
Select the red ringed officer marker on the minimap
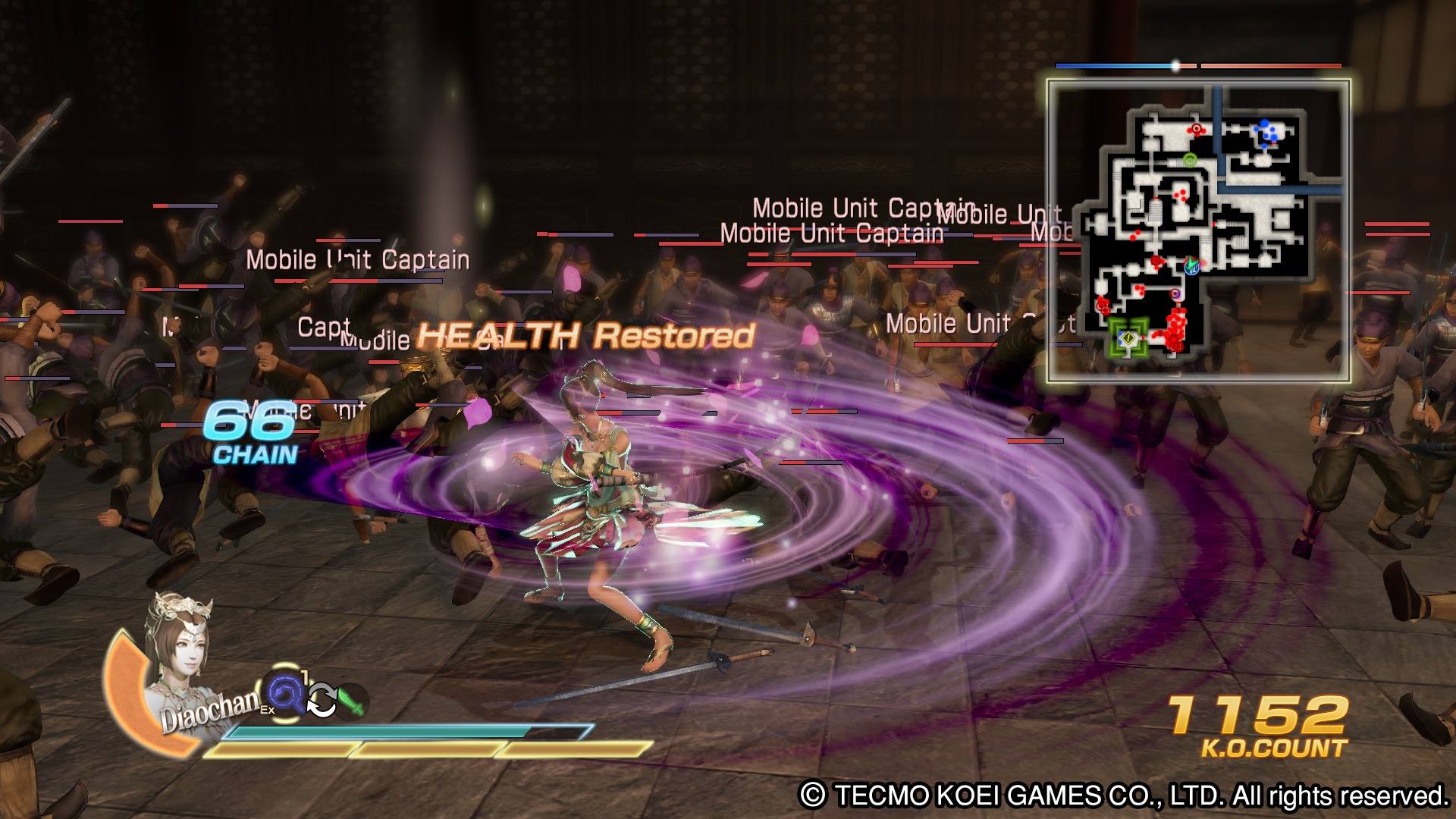(1197, 129)
